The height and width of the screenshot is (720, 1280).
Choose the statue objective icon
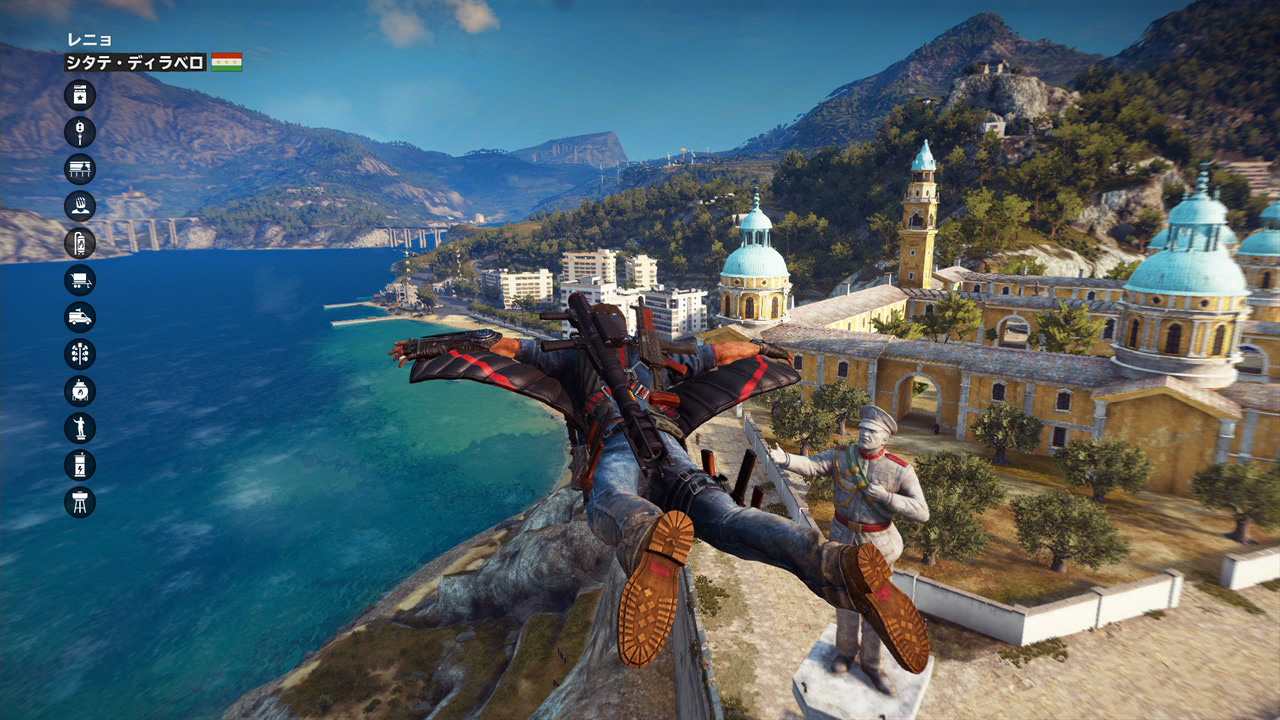80,428
